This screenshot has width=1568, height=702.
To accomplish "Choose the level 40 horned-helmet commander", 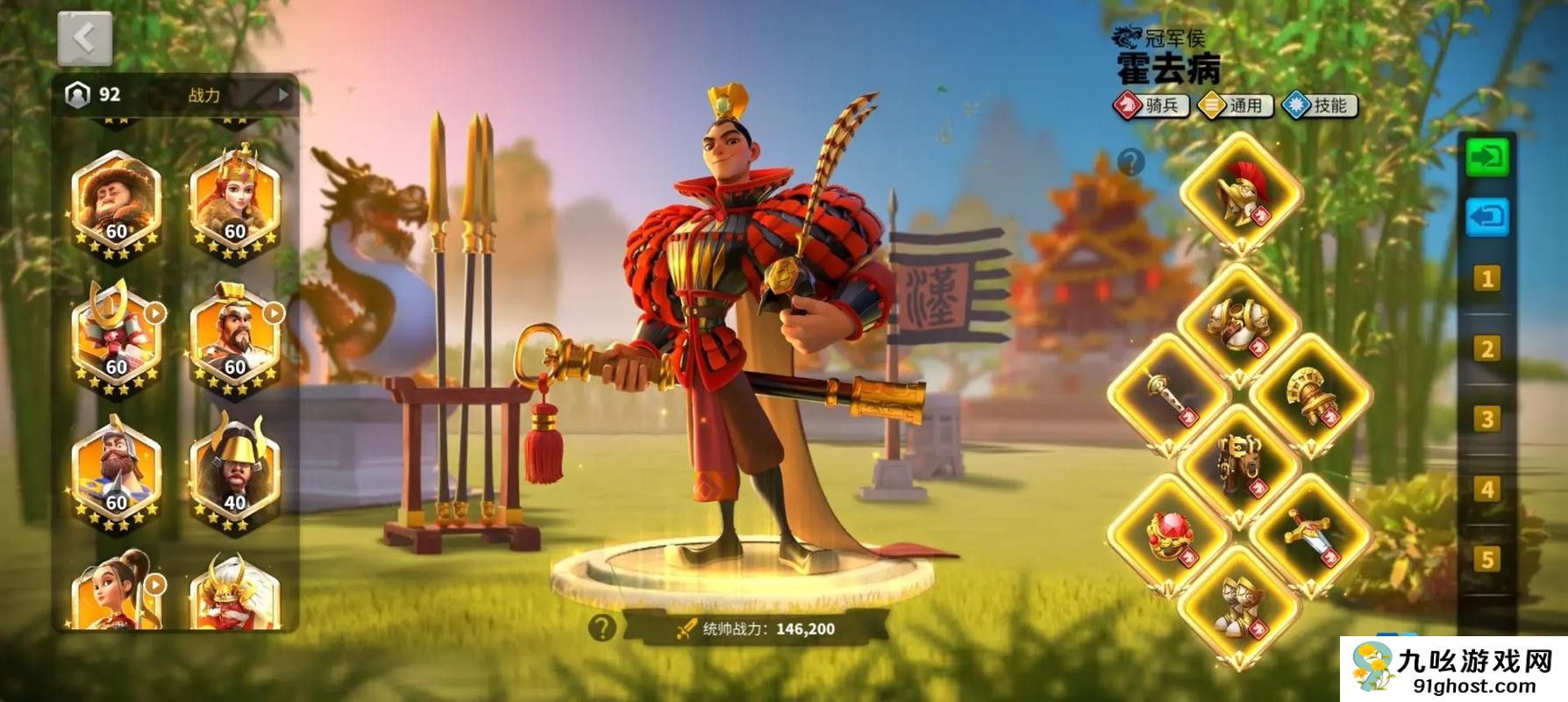I will pos(234,476).
